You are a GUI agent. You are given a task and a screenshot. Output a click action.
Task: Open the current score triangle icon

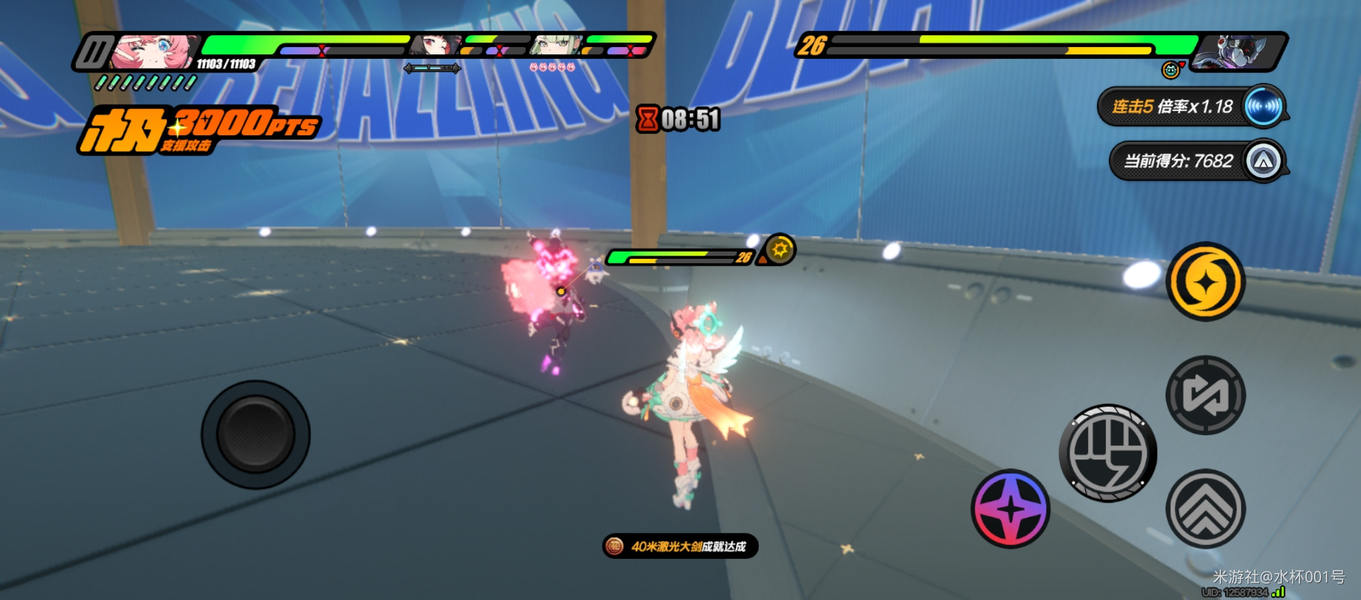(x=1264, y=161)
